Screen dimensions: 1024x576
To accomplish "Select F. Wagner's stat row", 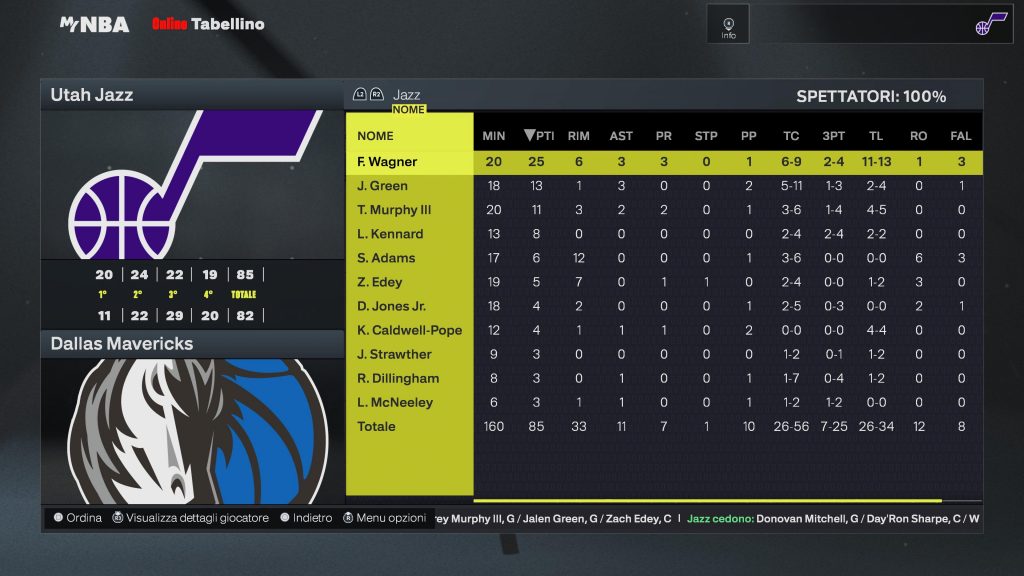I will coord(387,162).
